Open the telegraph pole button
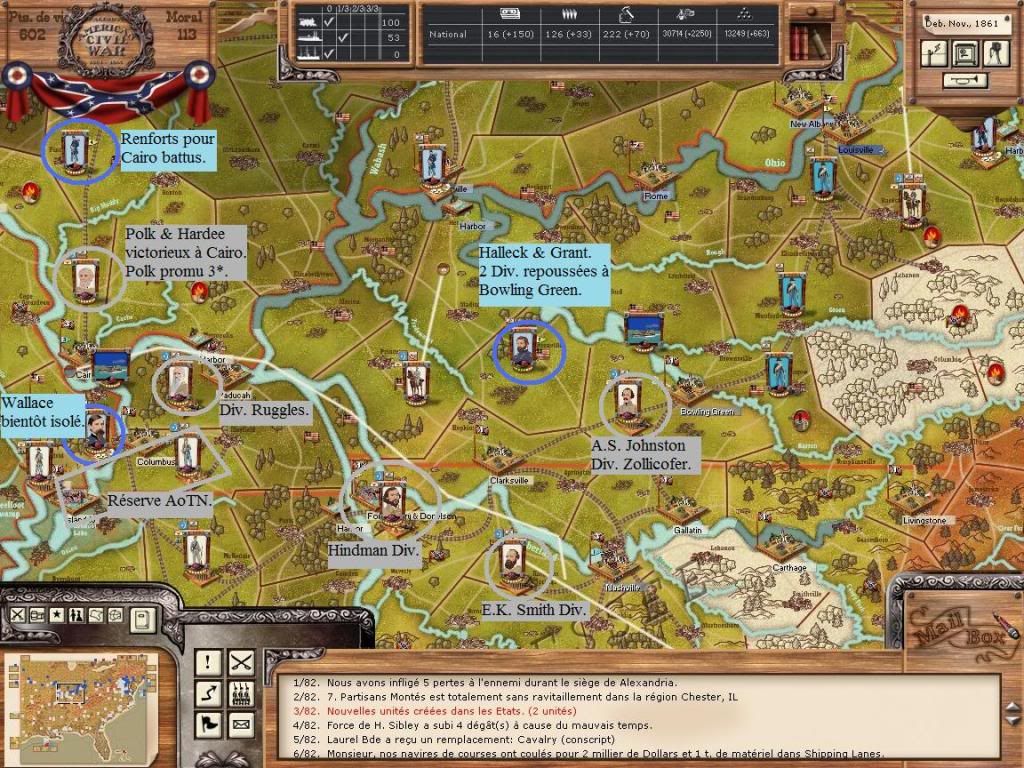 pyautogui.click(x=933, y=54)
